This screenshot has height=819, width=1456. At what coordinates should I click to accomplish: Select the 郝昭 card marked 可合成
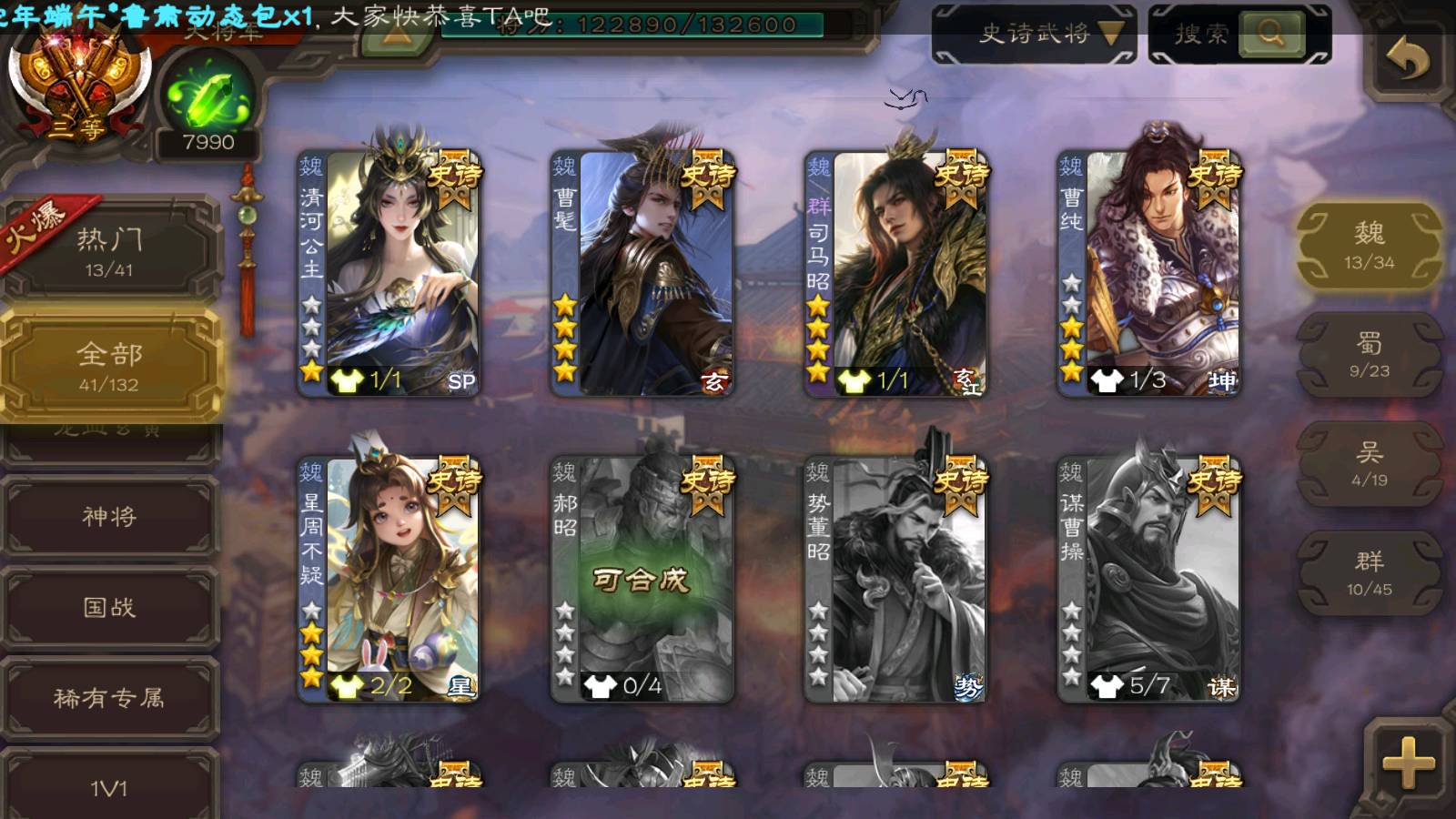[x=642, y=579]
